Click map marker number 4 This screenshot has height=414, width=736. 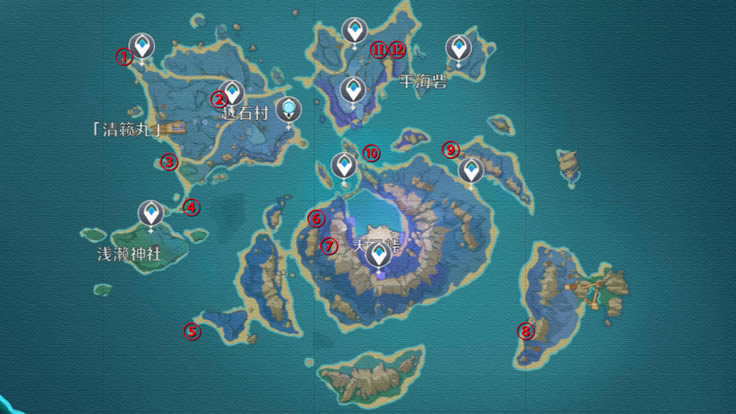click(x=191, y=208)
